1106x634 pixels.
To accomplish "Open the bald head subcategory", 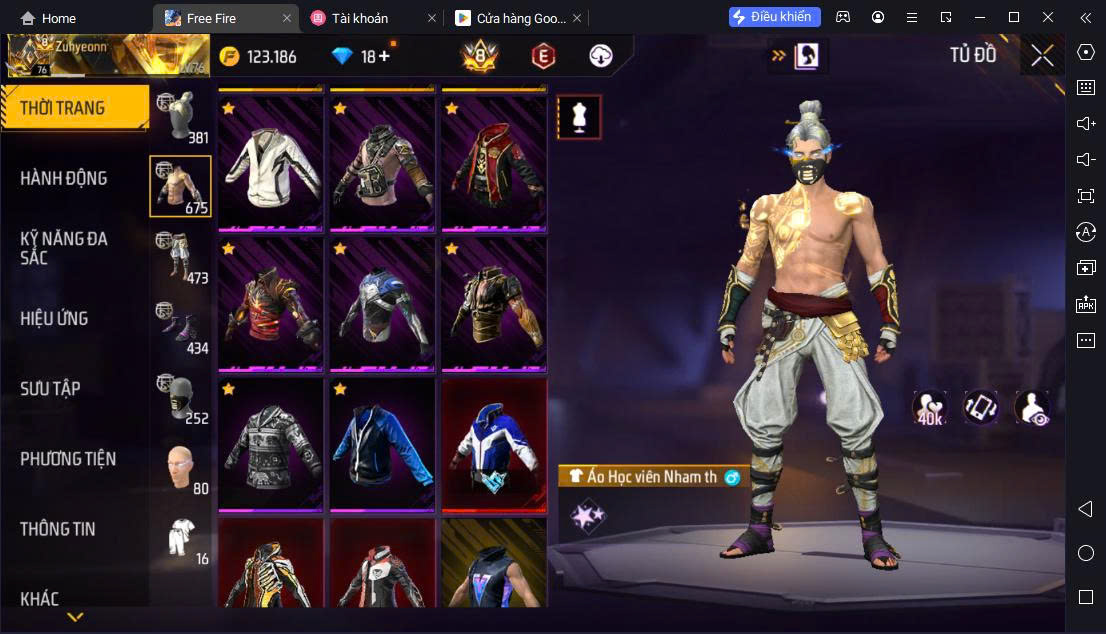I will [181, 467].
